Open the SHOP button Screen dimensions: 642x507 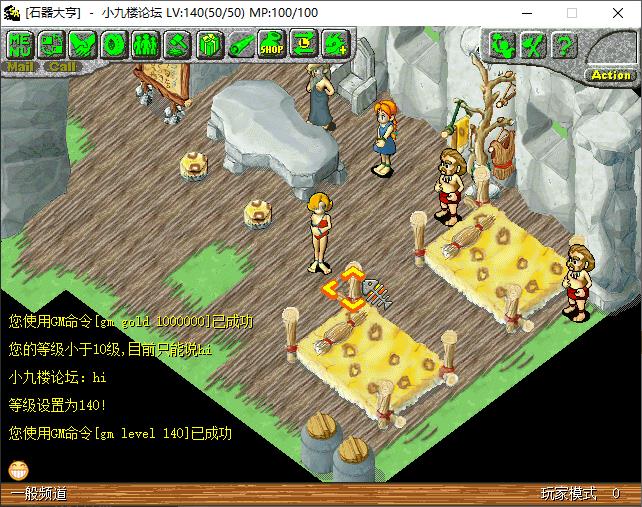click(272, 44)
